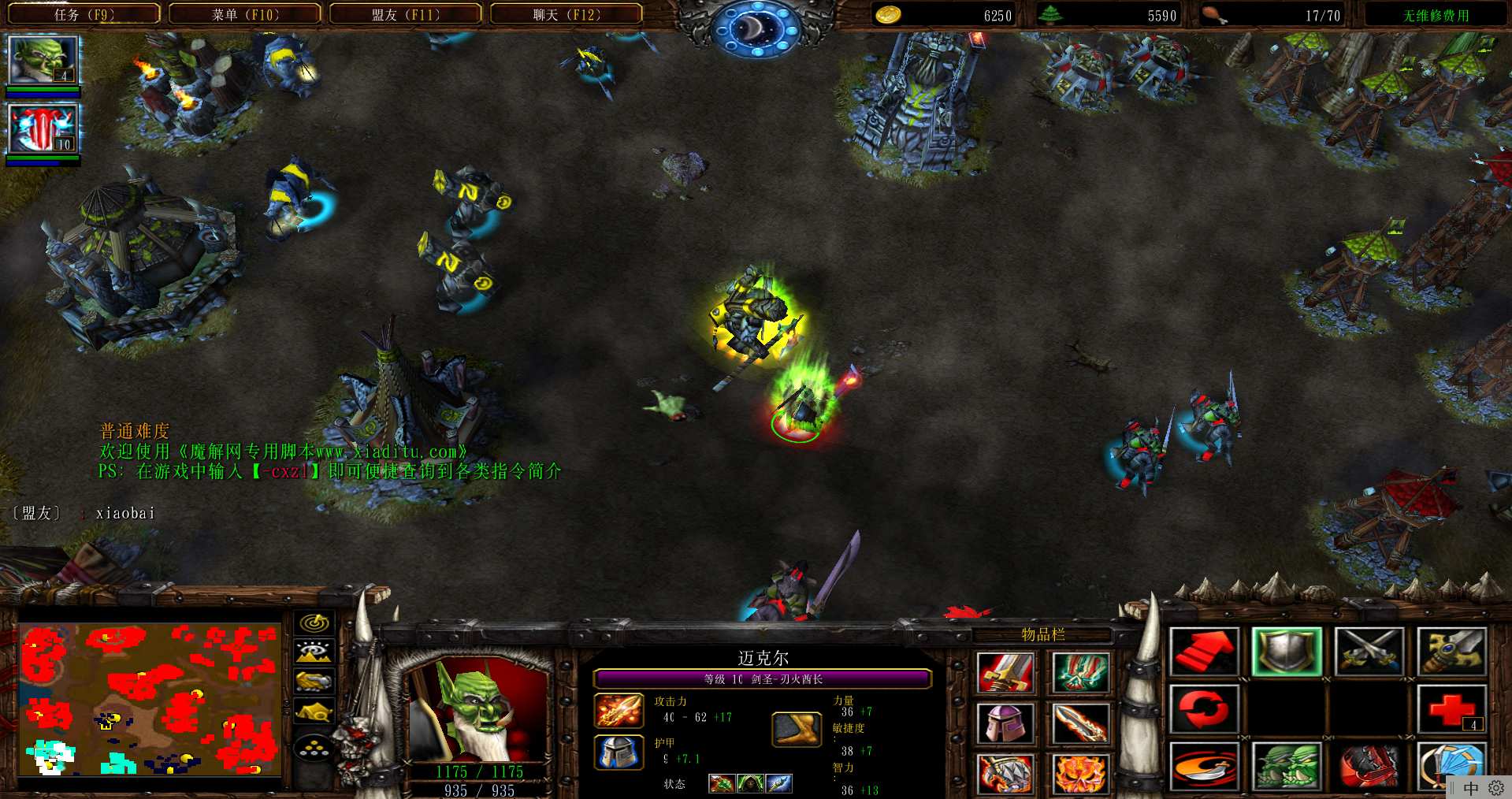This screenshot has height=799, width=1512.
Task: Toggle the minimap creep camp display button
Action: [314, 711]
